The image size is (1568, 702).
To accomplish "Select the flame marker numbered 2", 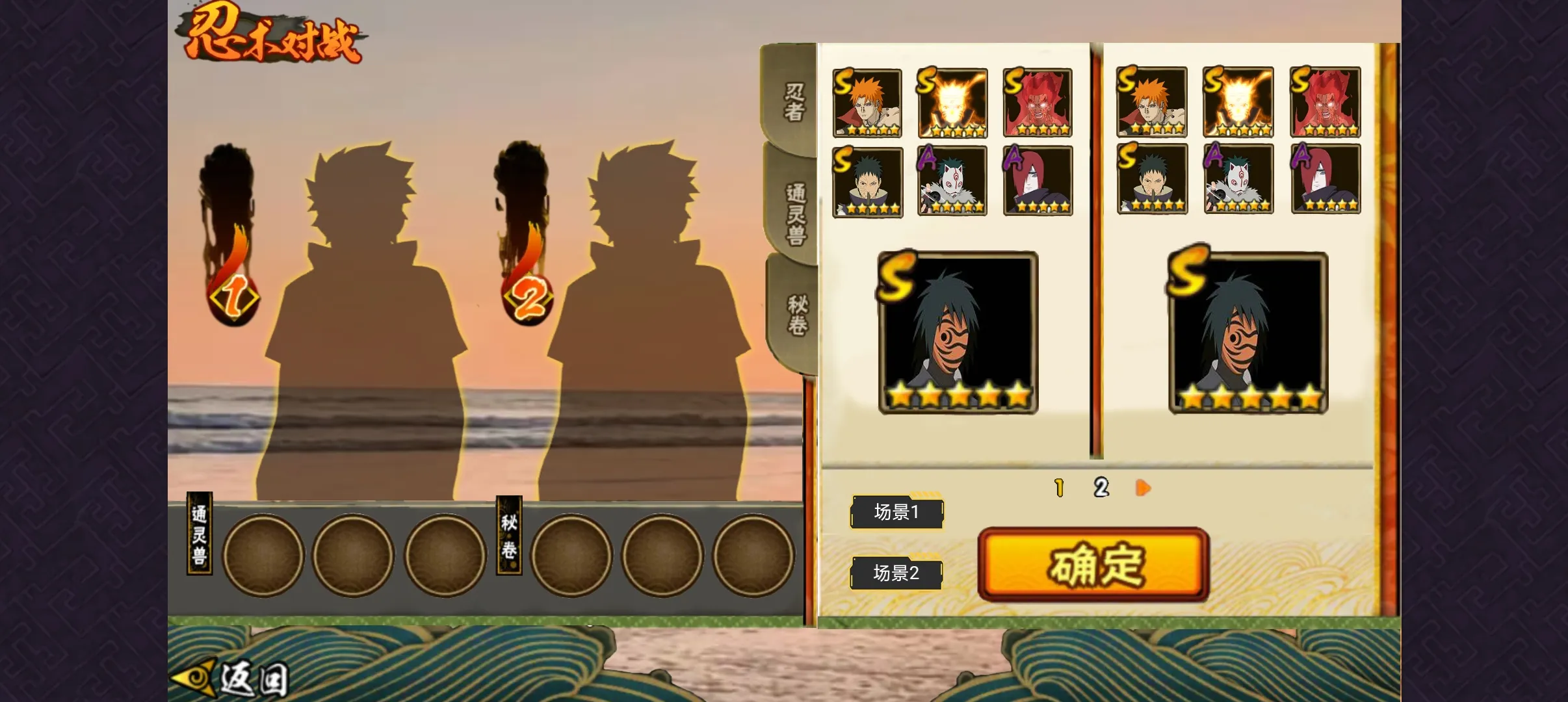I will coord(528,299).
